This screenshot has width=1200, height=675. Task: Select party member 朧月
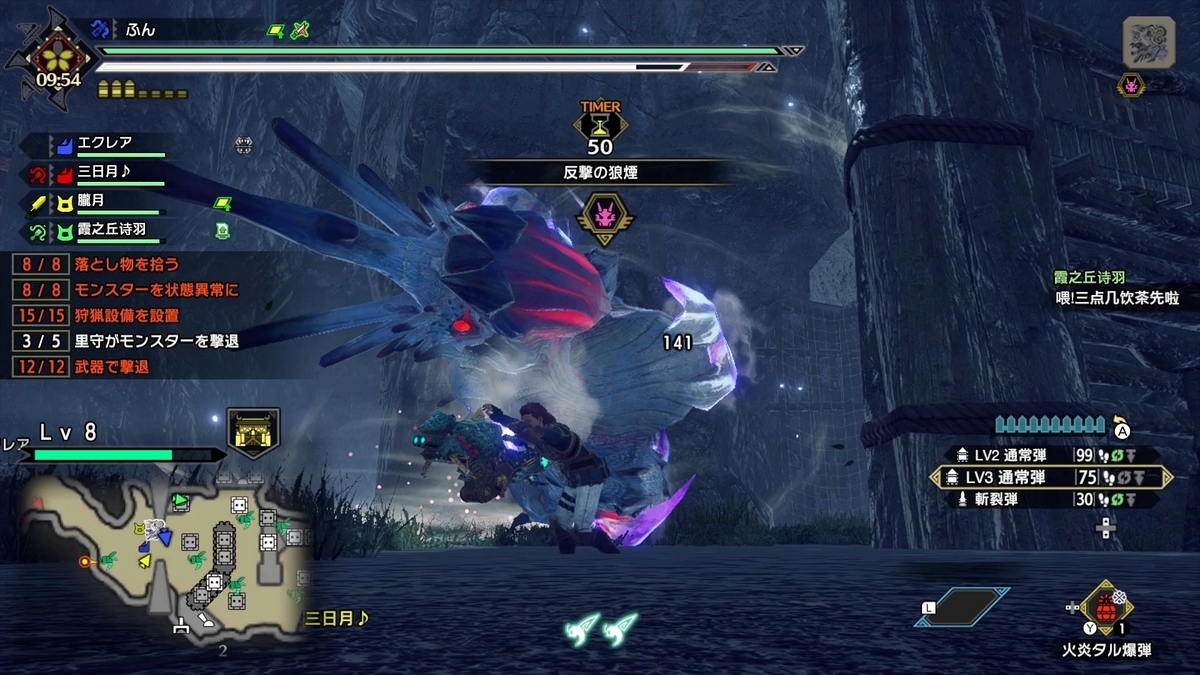pyautogui.click(x=100, y=203)
